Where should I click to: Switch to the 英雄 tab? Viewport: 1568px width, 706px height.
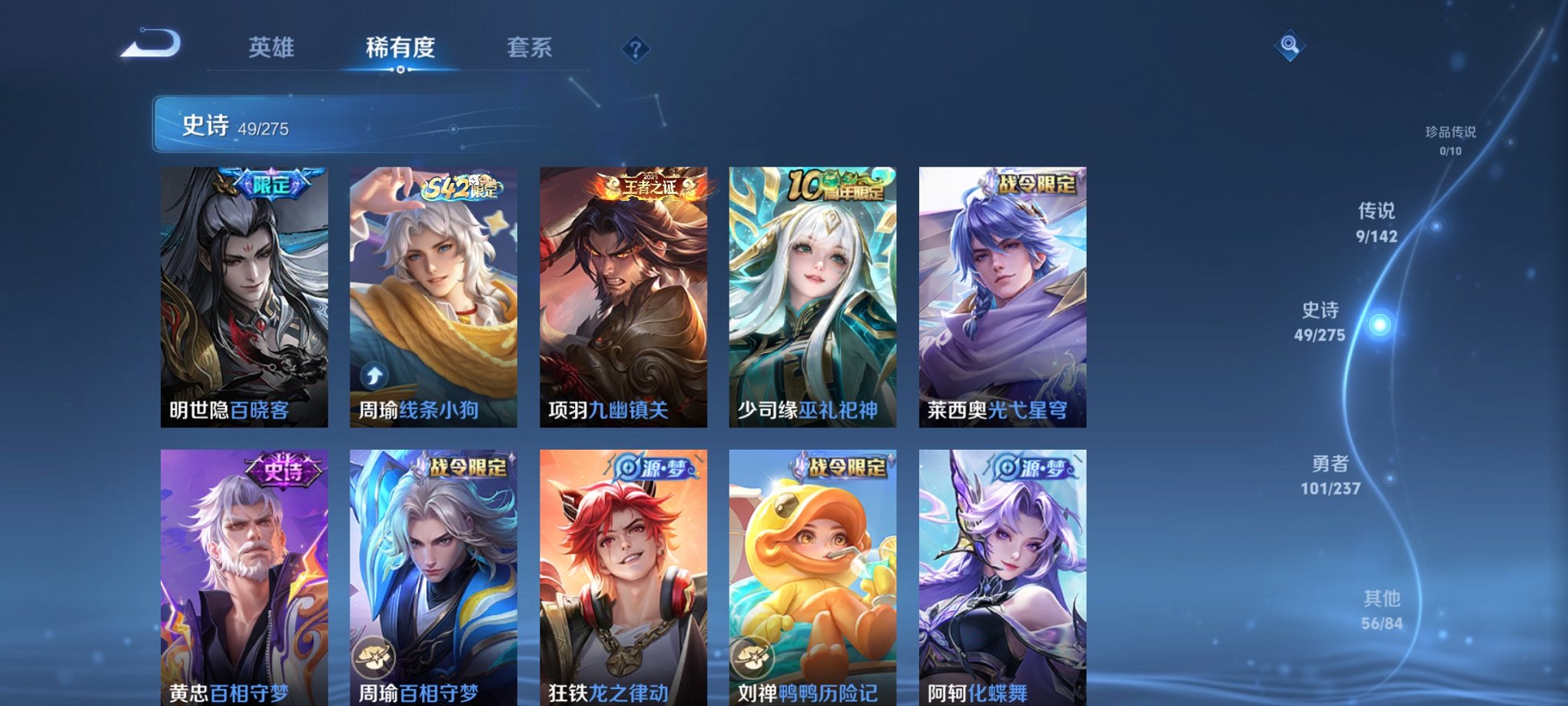click(273, 46)
